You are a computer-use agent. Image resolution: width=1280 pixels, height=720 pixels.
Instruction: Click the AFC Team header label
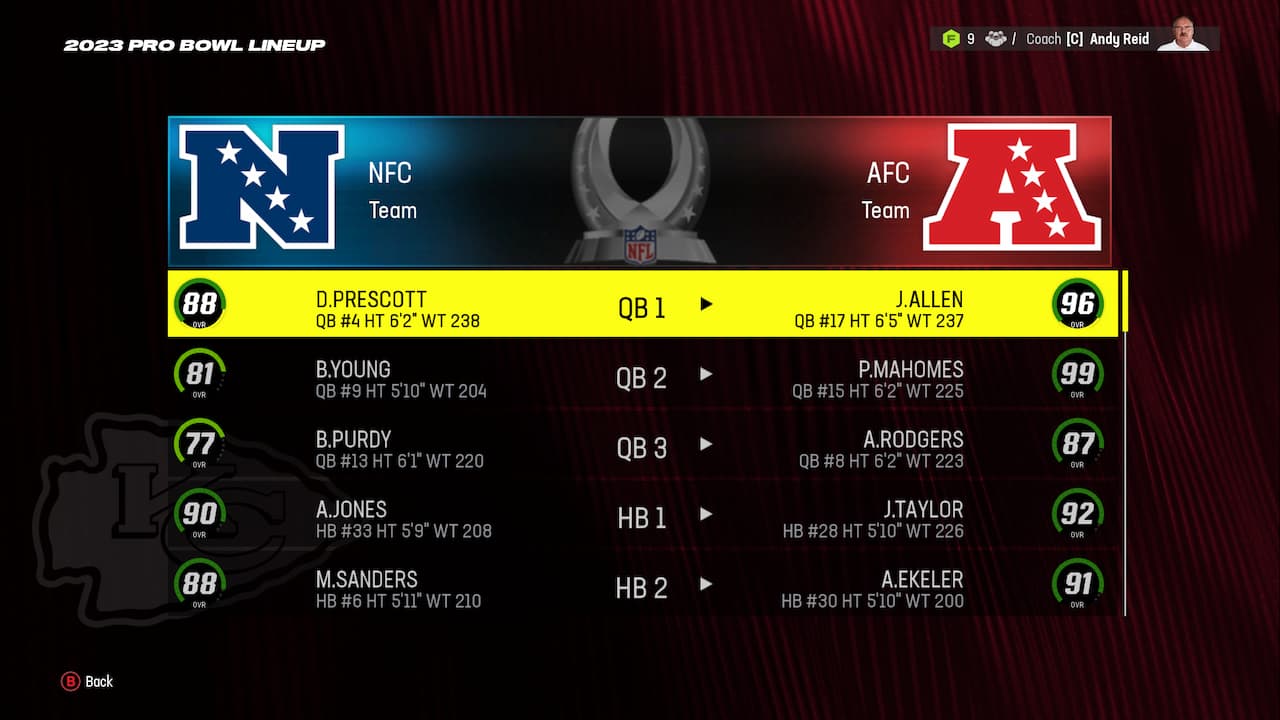[886, 190]
